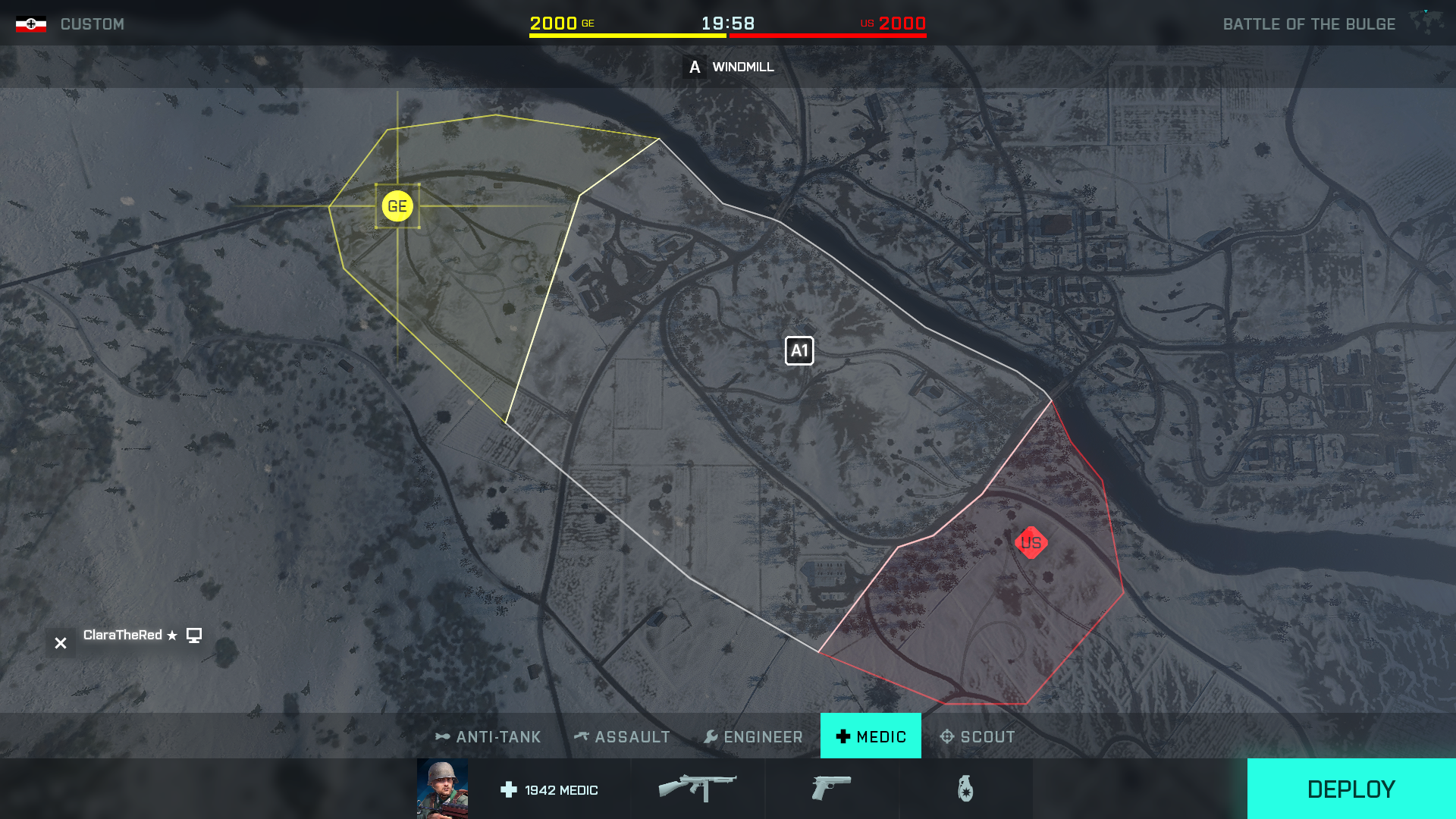Select the A1 objective marker
This screenshot has height=819, width=1456.
799,350
